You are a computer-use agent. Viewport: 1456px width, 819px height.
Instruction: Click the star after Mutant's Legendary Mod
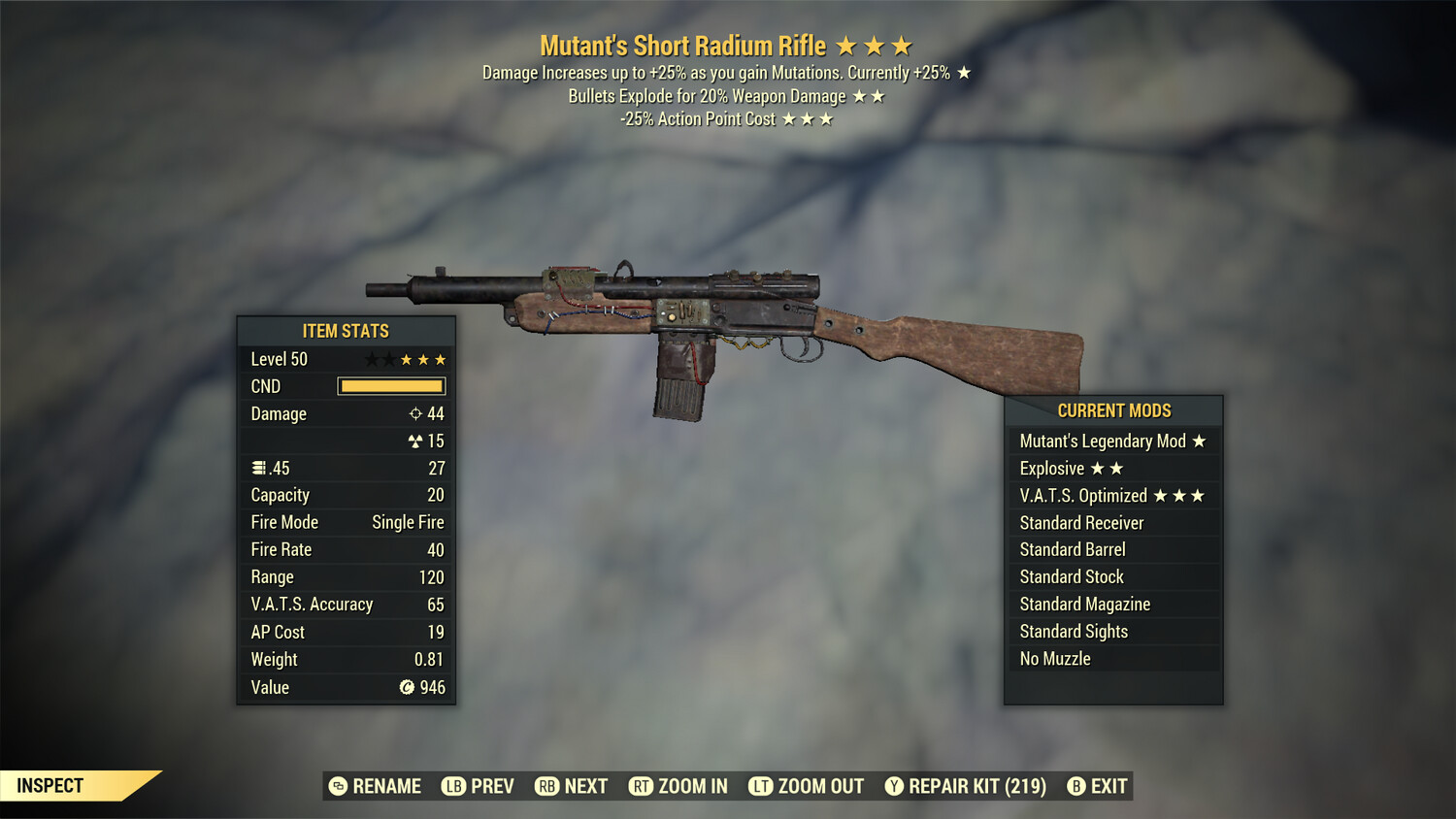click(1200, 441)
